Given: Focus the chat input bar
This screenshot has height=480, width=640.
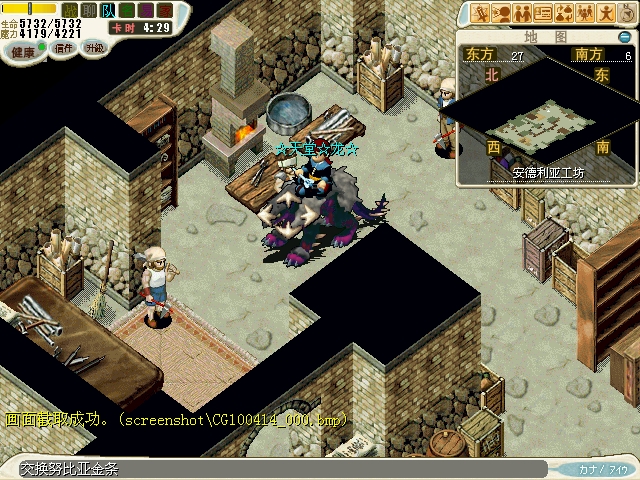Looking at the screenshot, I should [x=280, y=468].
